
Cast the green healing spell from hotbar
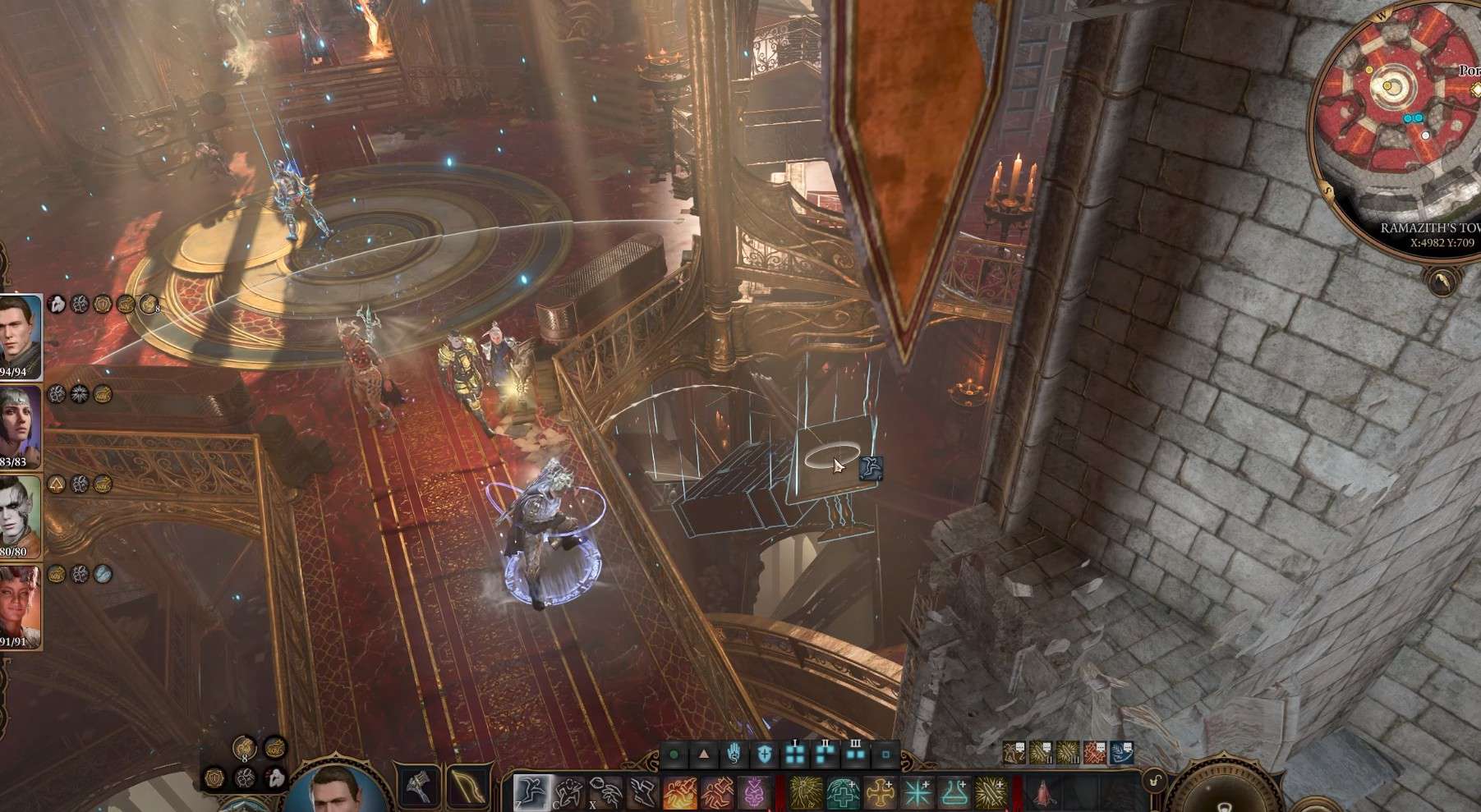point(842,790)
